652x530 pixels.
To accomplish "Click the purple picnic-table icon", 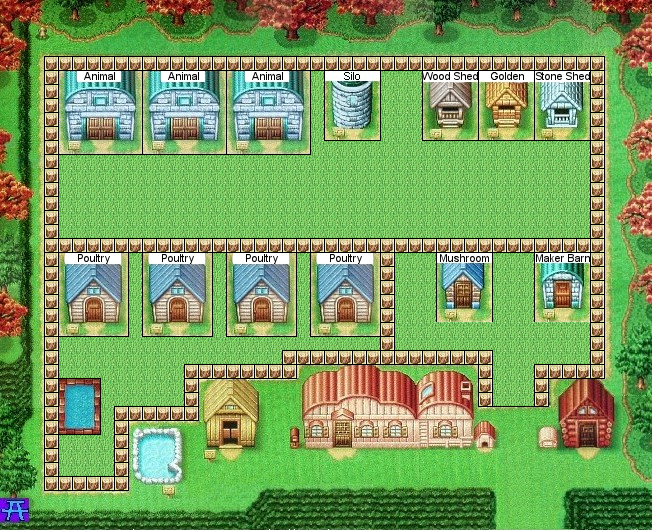I will tap(15, 511).
